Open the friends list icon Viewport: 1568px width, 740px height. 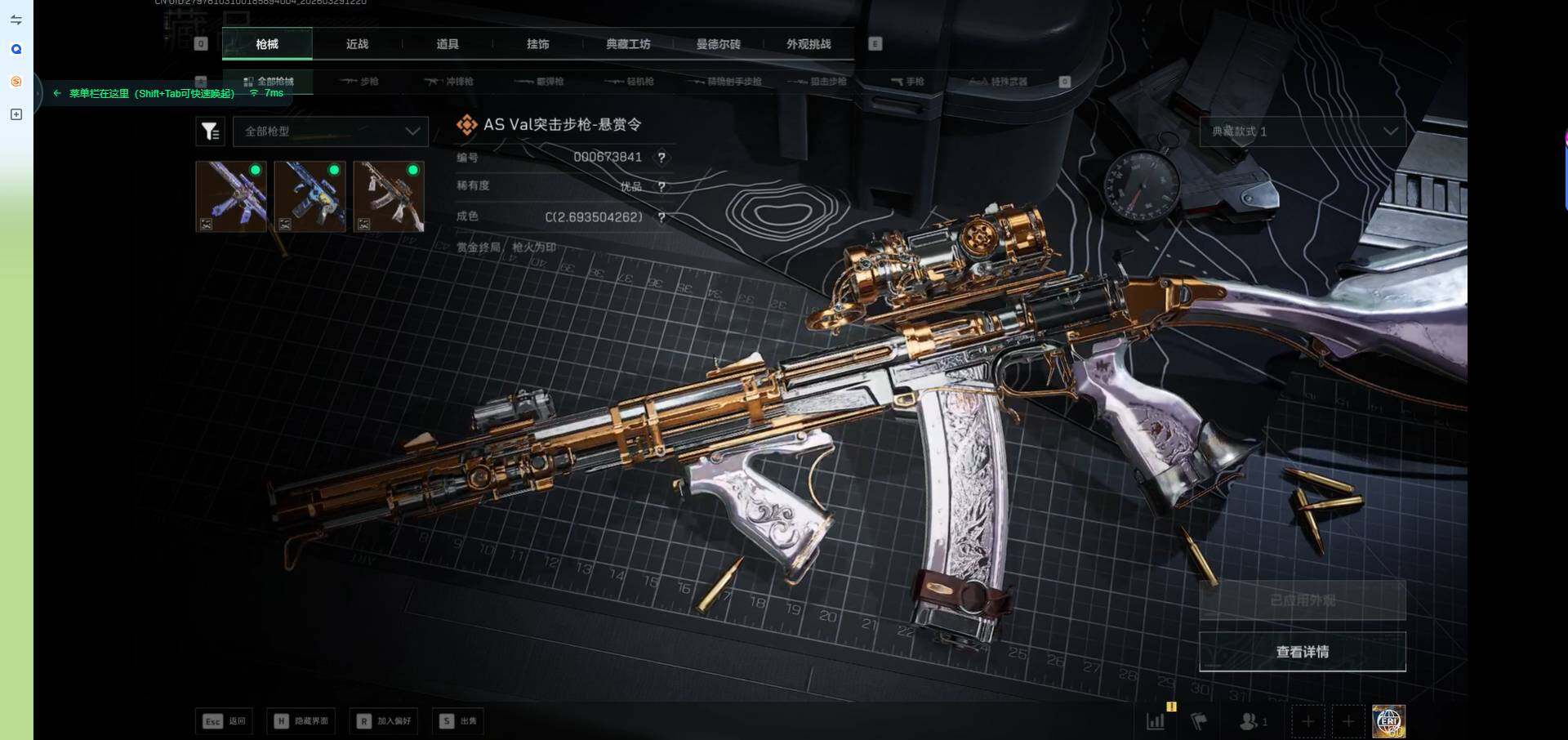point(1251,721)
